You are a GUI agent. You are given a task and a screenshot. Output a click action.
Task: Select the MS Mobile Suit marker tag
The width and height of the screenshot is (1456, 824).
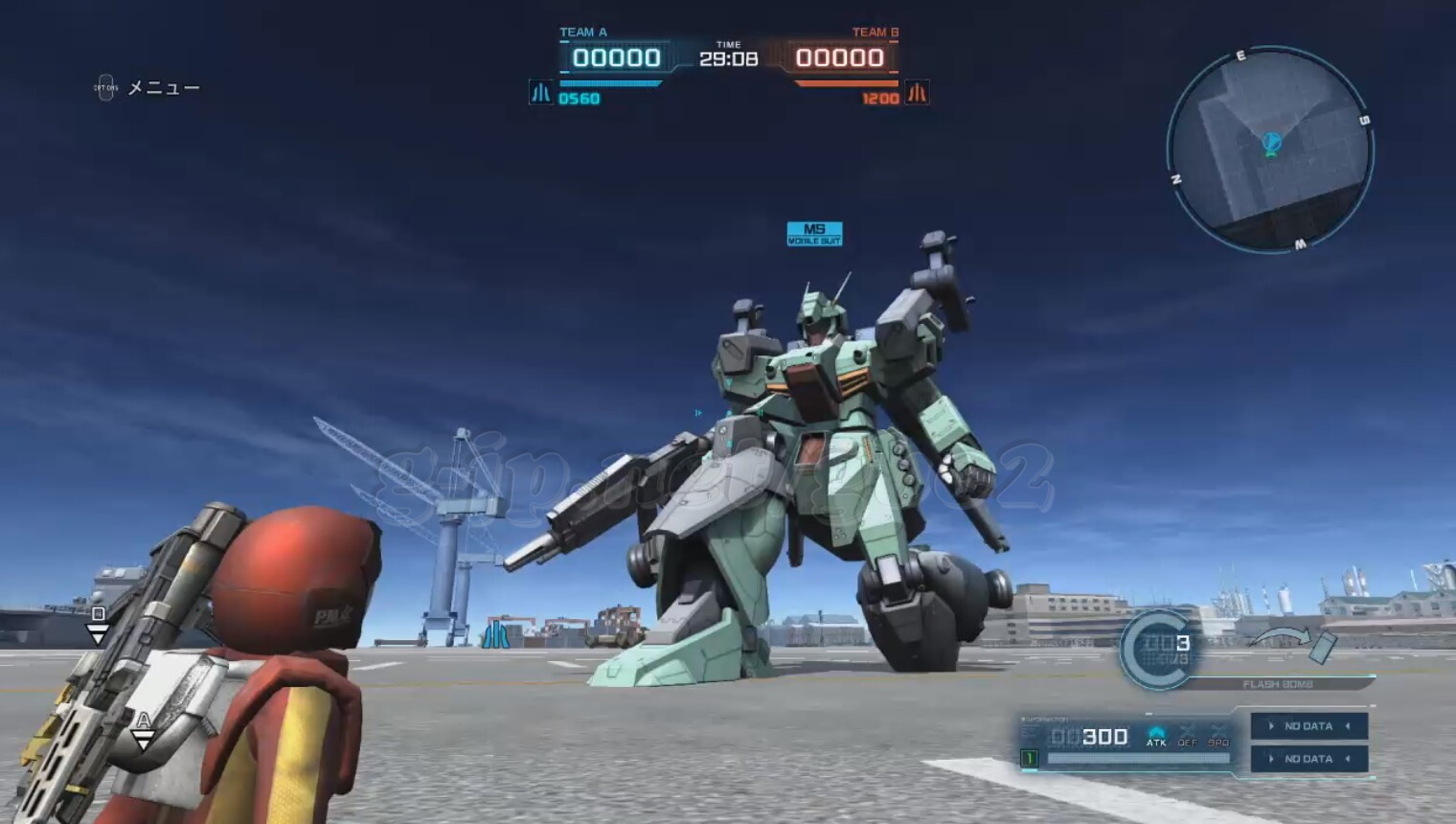814,234
